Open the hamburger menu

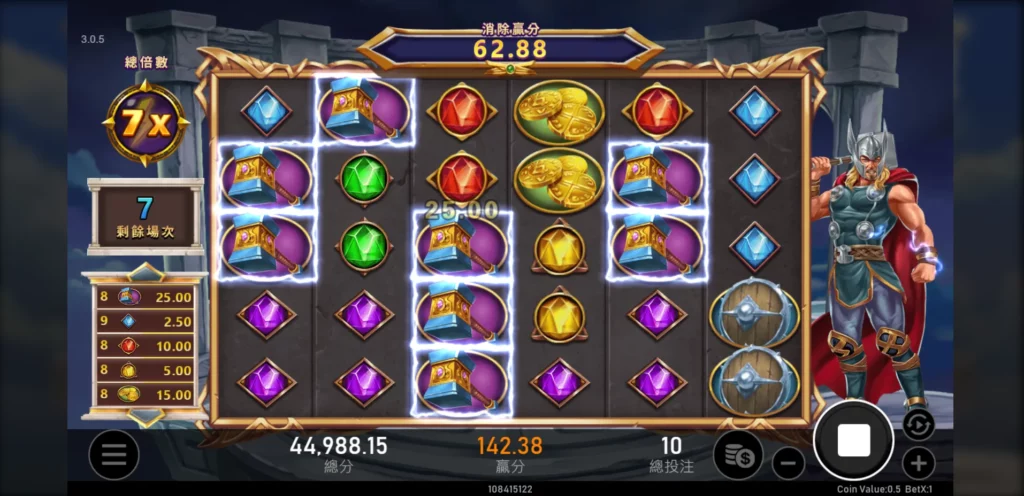tap(113, 455)
